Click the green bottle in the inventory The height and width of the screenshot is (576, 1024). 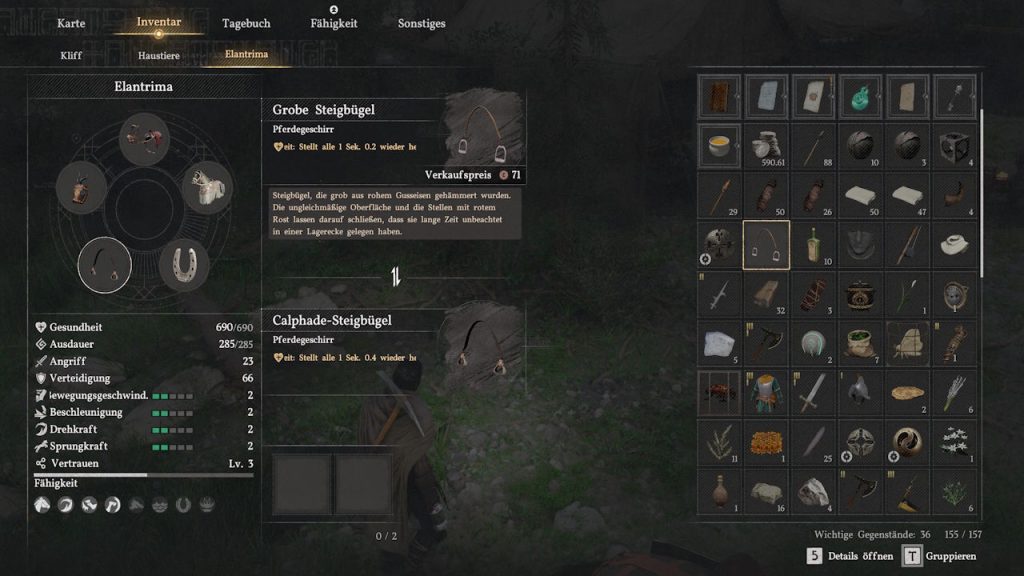click(x=813, y=245)
